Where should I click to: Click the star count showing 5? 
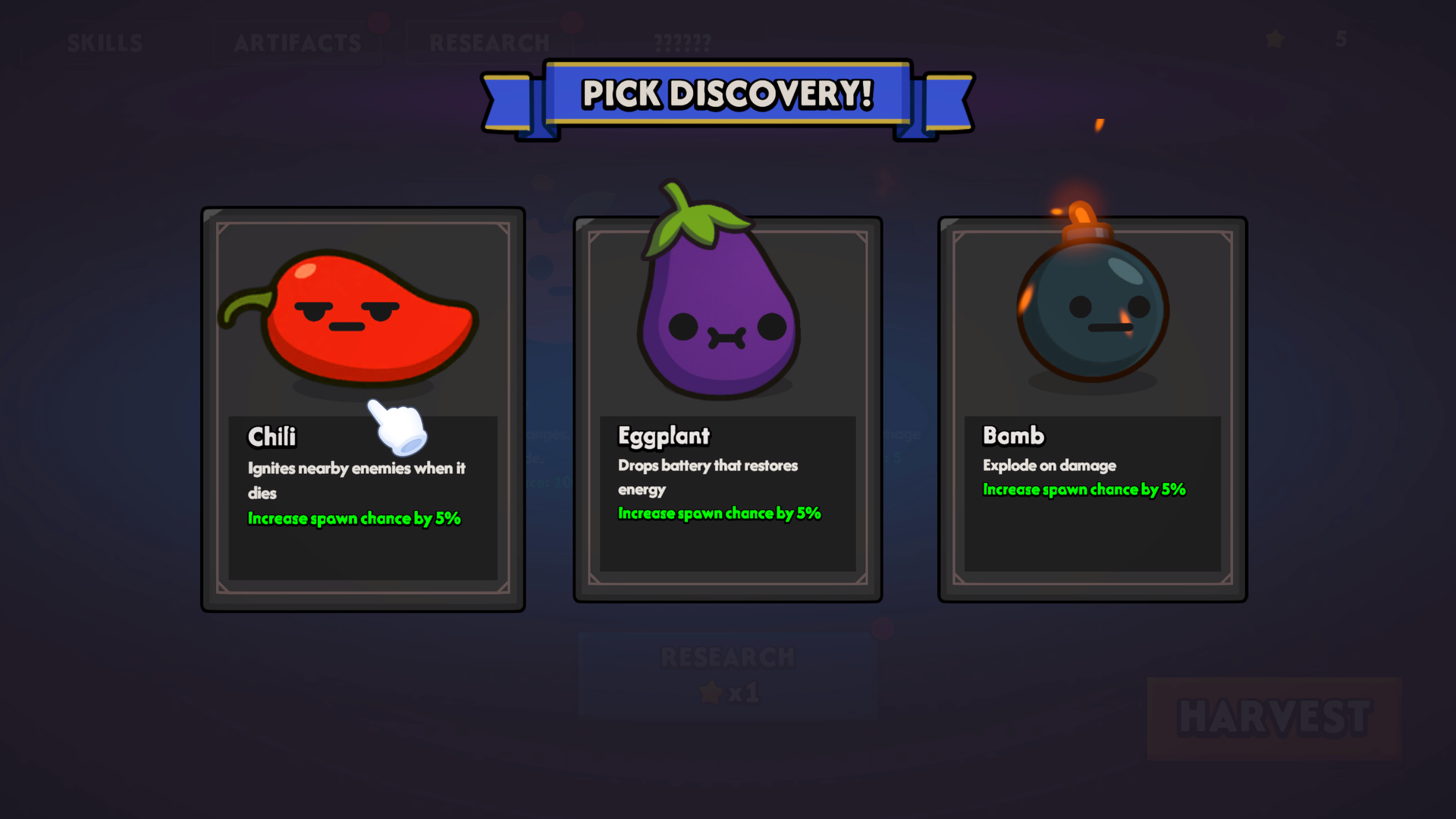point(1341,39)
